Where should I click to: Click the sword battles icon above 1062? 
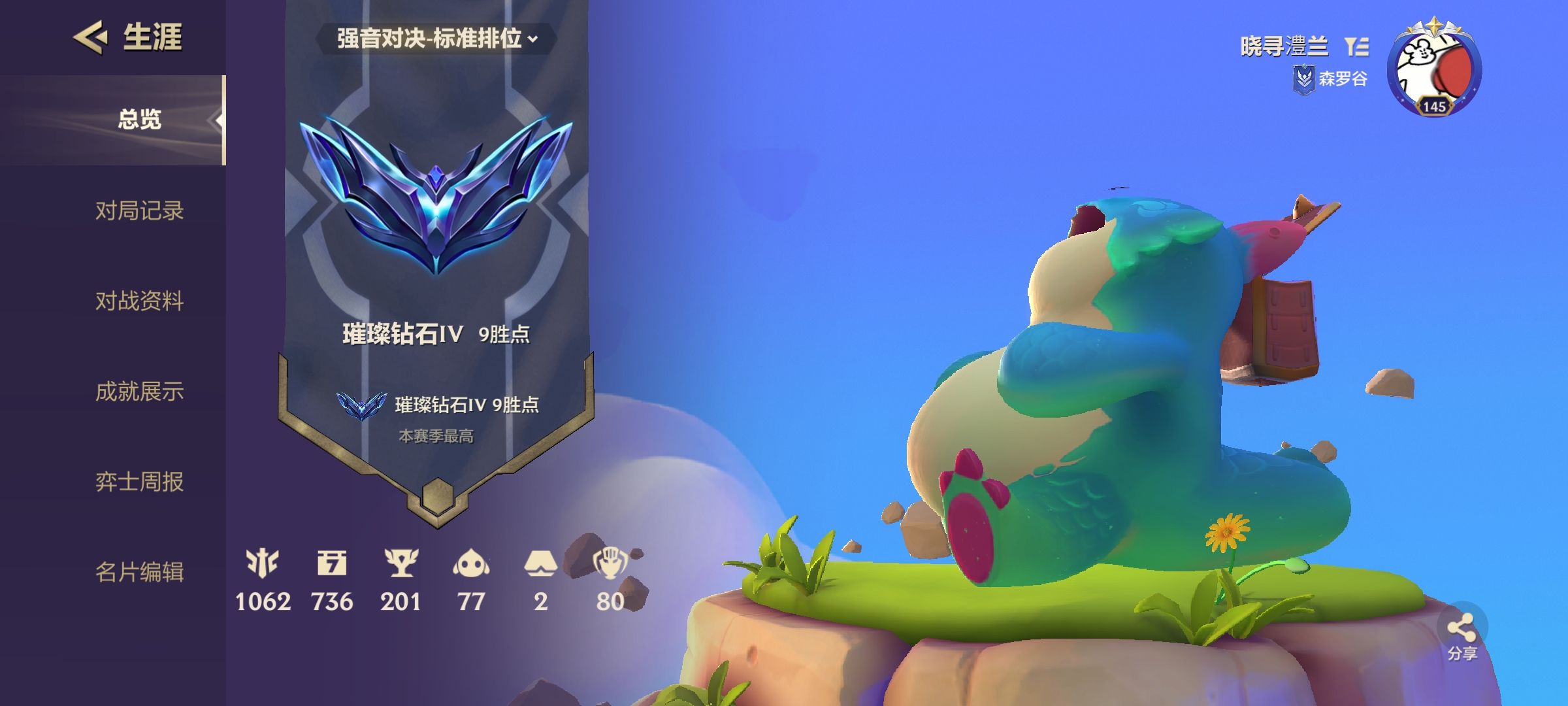[264, 561]
